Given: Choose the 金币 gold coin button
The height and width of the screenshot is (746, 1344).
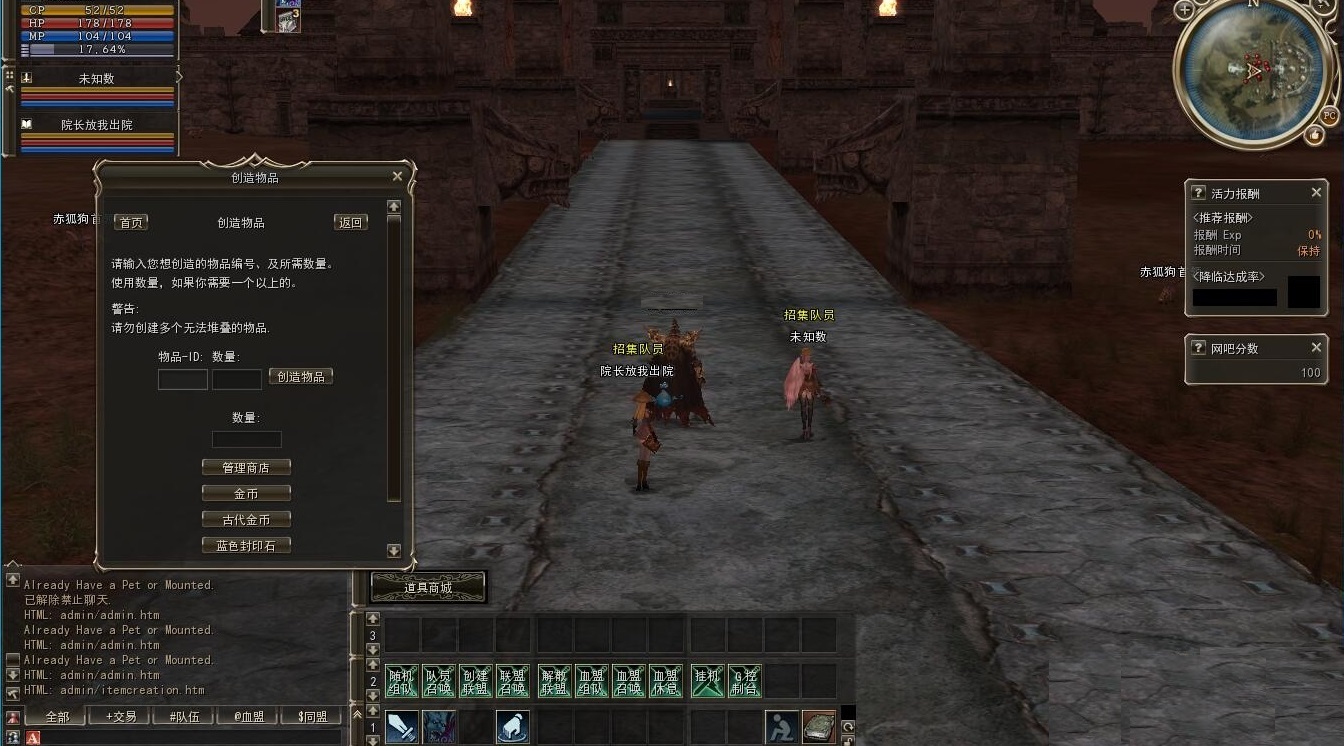Looking at the screenshot, I should click(x=246, y=494).
